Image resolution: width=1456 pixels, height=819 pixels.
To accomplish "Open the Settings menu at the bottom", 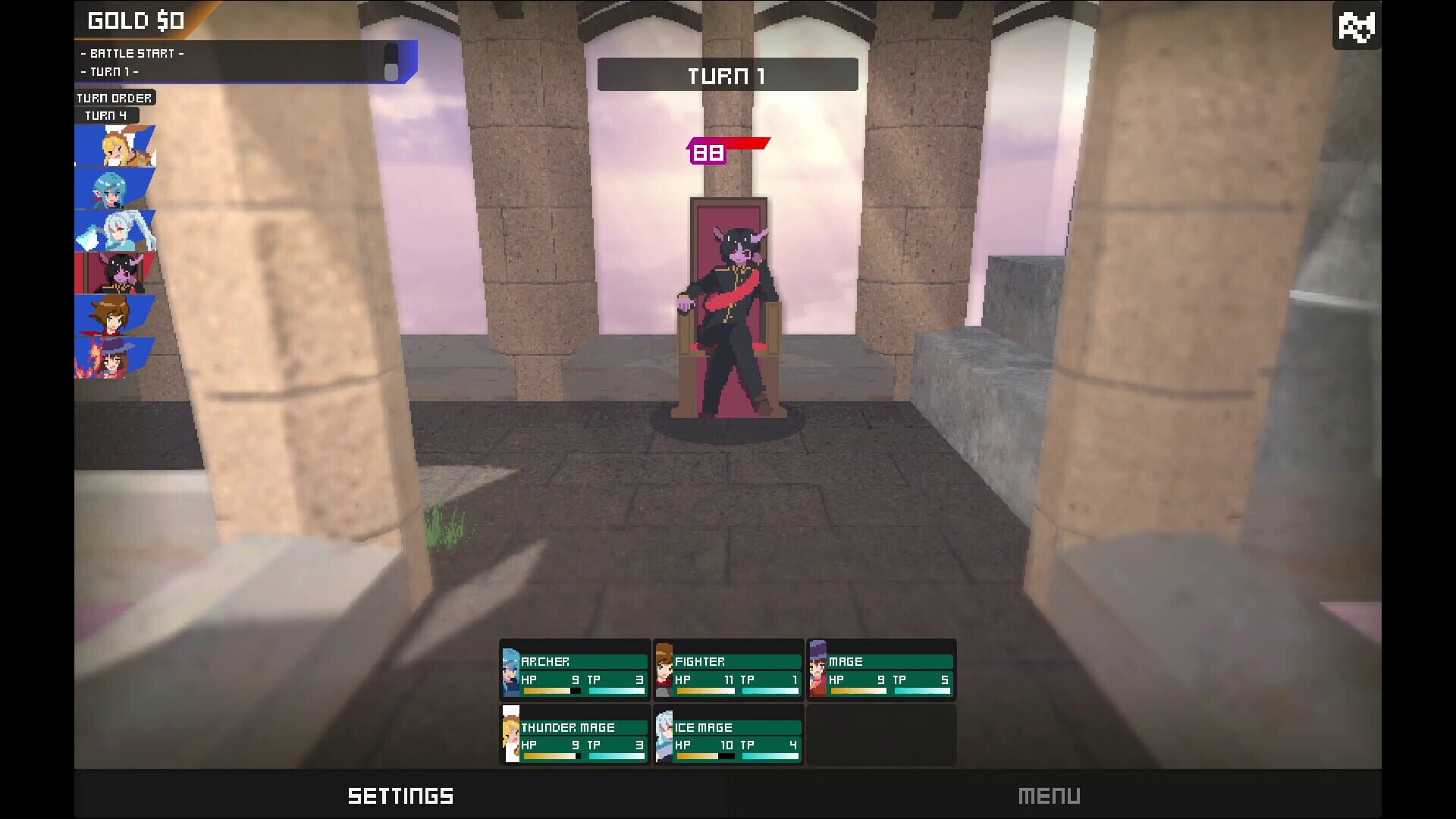I will pos(401,795).
